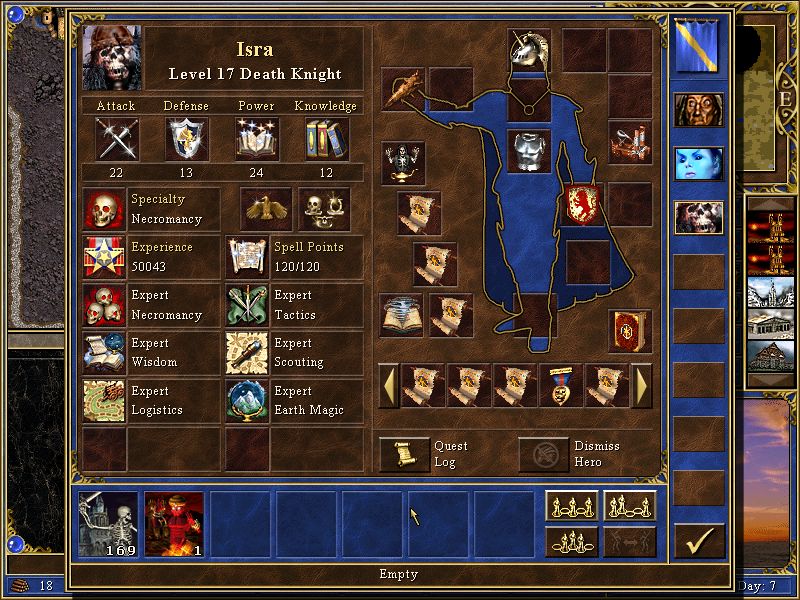This screenshot has height=600, width=800.
Task: Open the player flag banner icon
Action: point(698,49)
